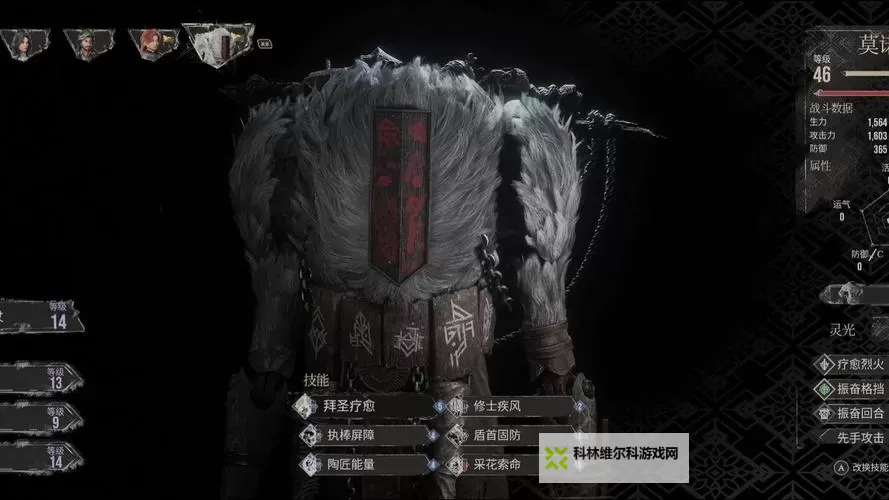Switch to the bearded man portrait

coord(87,45)
